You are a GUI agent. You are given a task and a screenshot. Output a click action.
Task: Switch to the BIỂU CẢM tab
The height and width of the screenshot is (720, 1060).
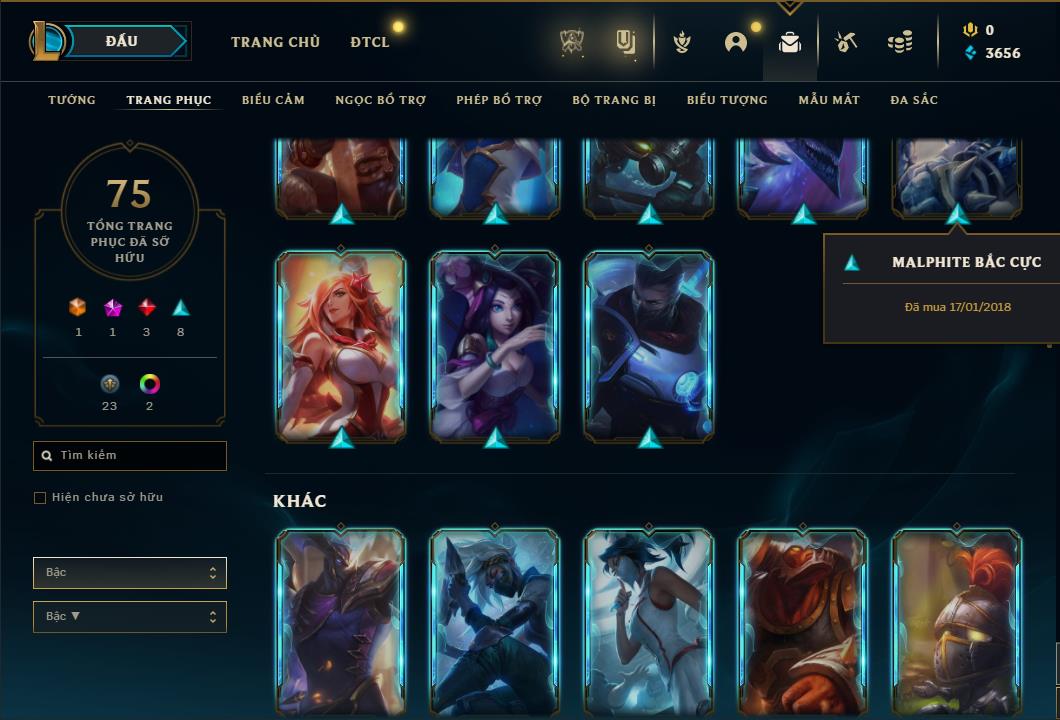(x=273, y=100)
